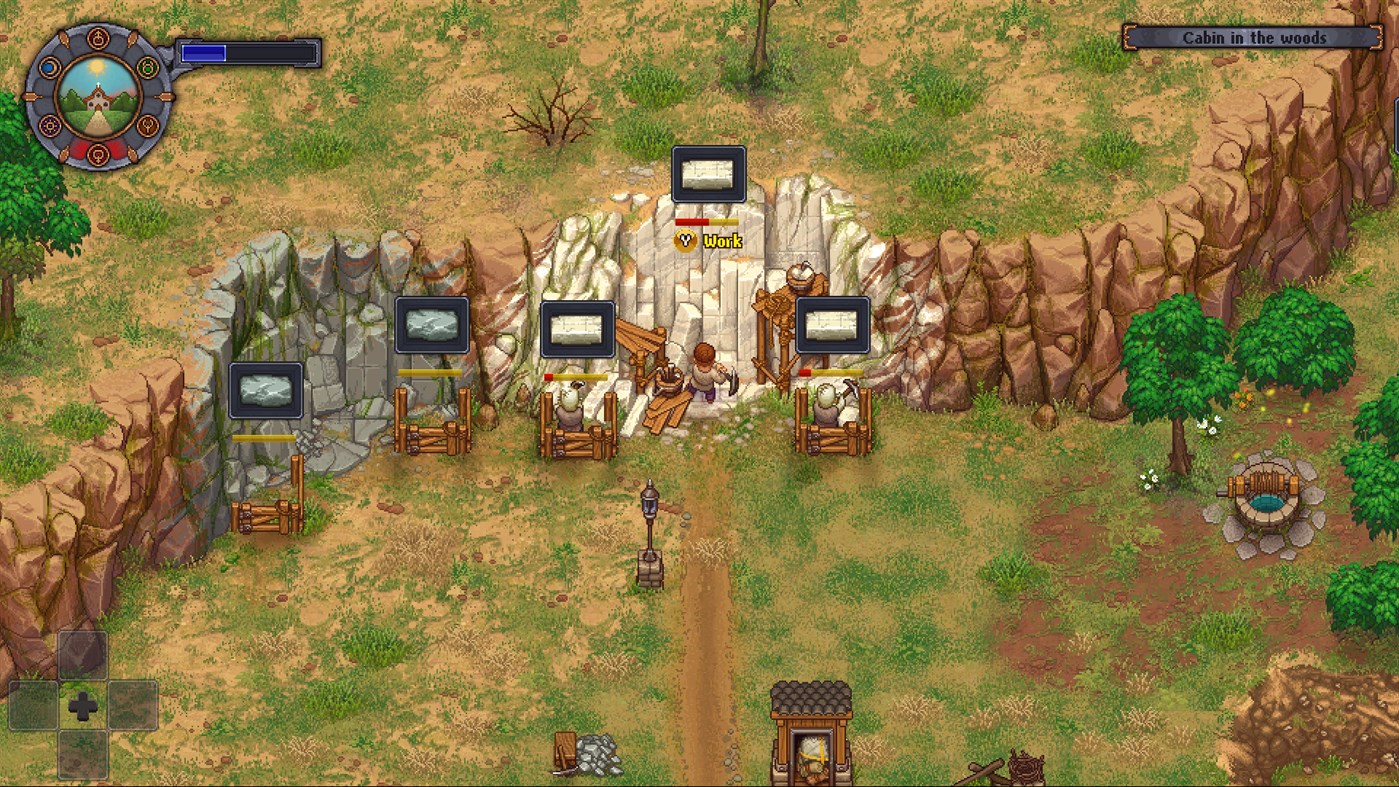Click the stone thumbnail above the central miner

(x=580, y=330)
